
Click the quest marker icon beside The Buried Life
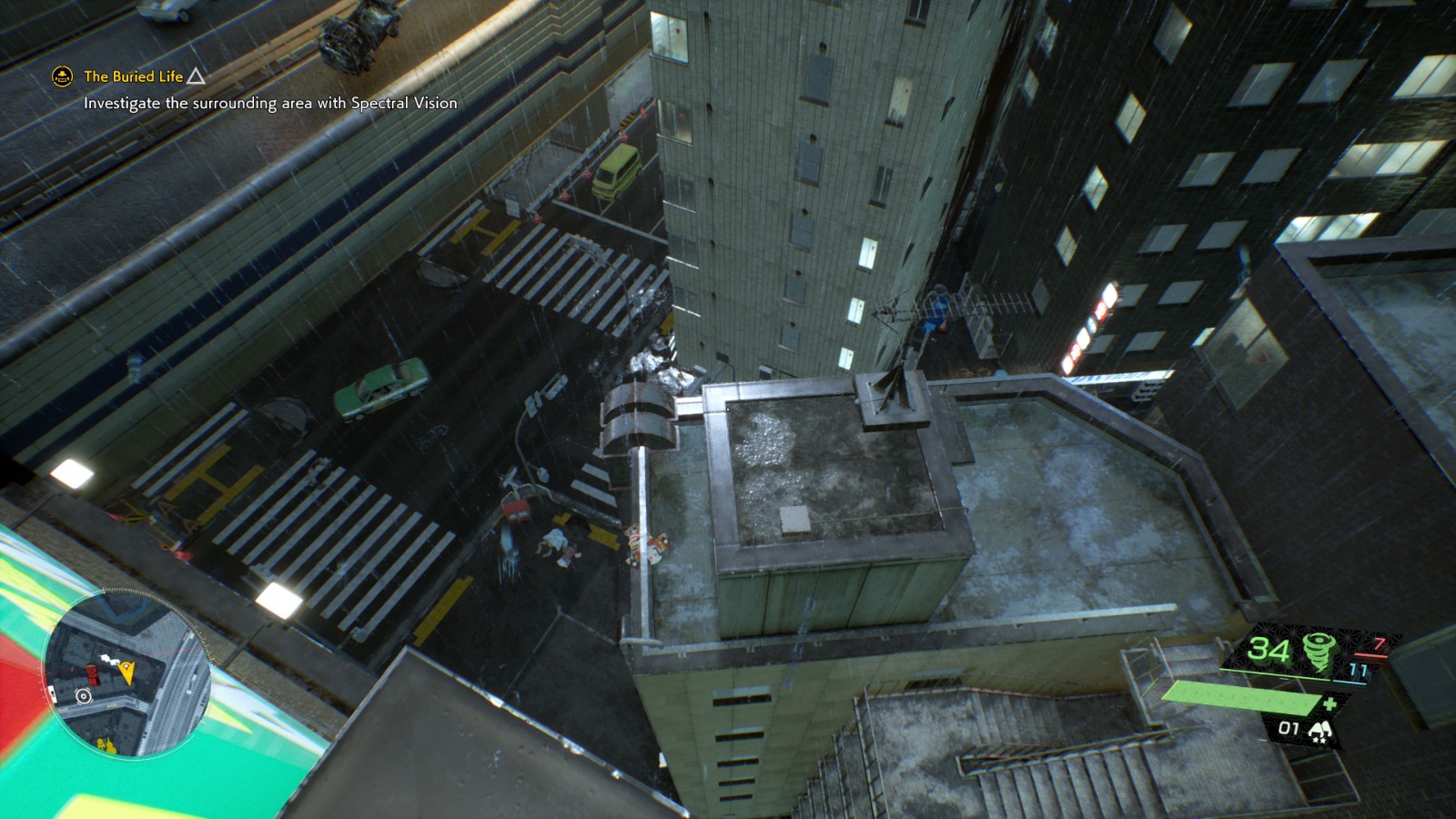[x=60, y=77]
